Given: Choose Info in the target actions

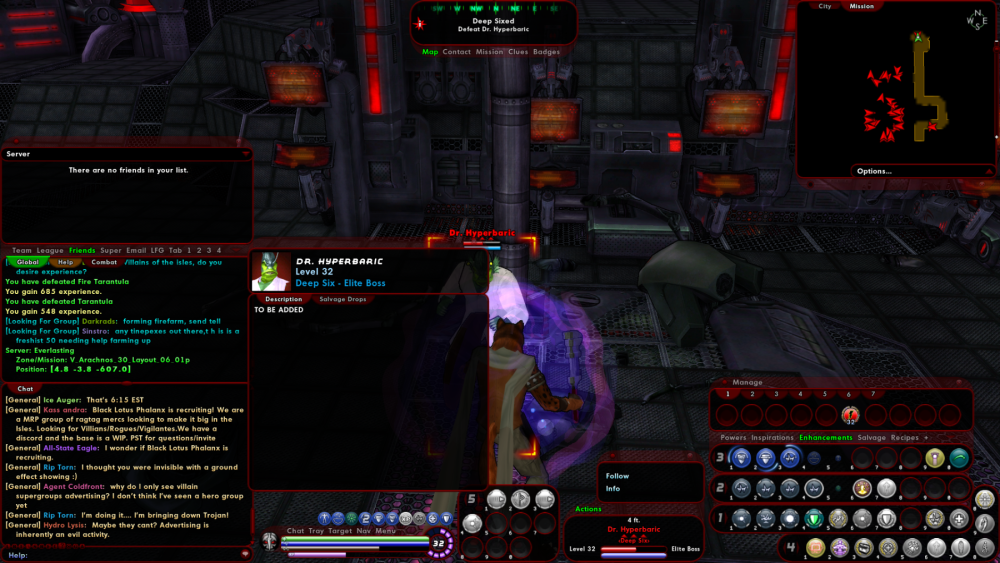Looking at the screenshot, I should click(612, 489).
